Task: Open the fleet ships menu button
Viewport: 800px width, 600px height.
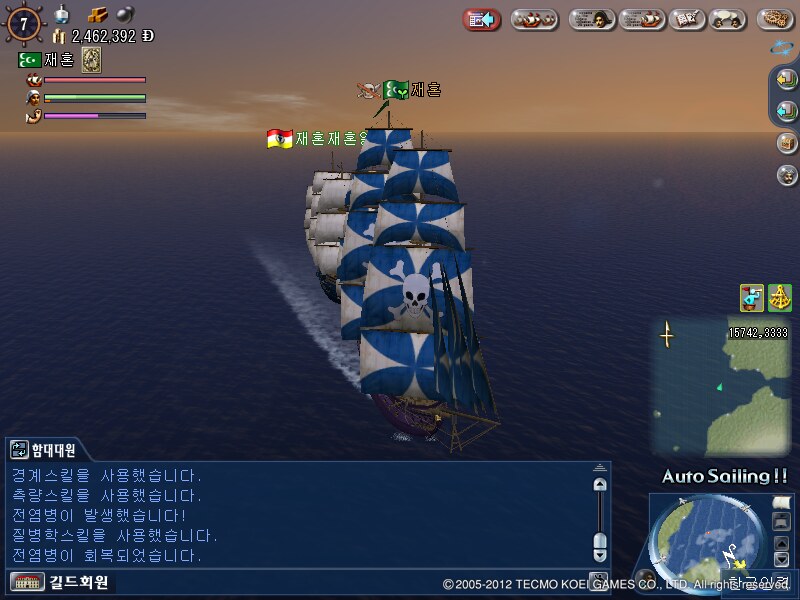Action: (x=535, y=19)
